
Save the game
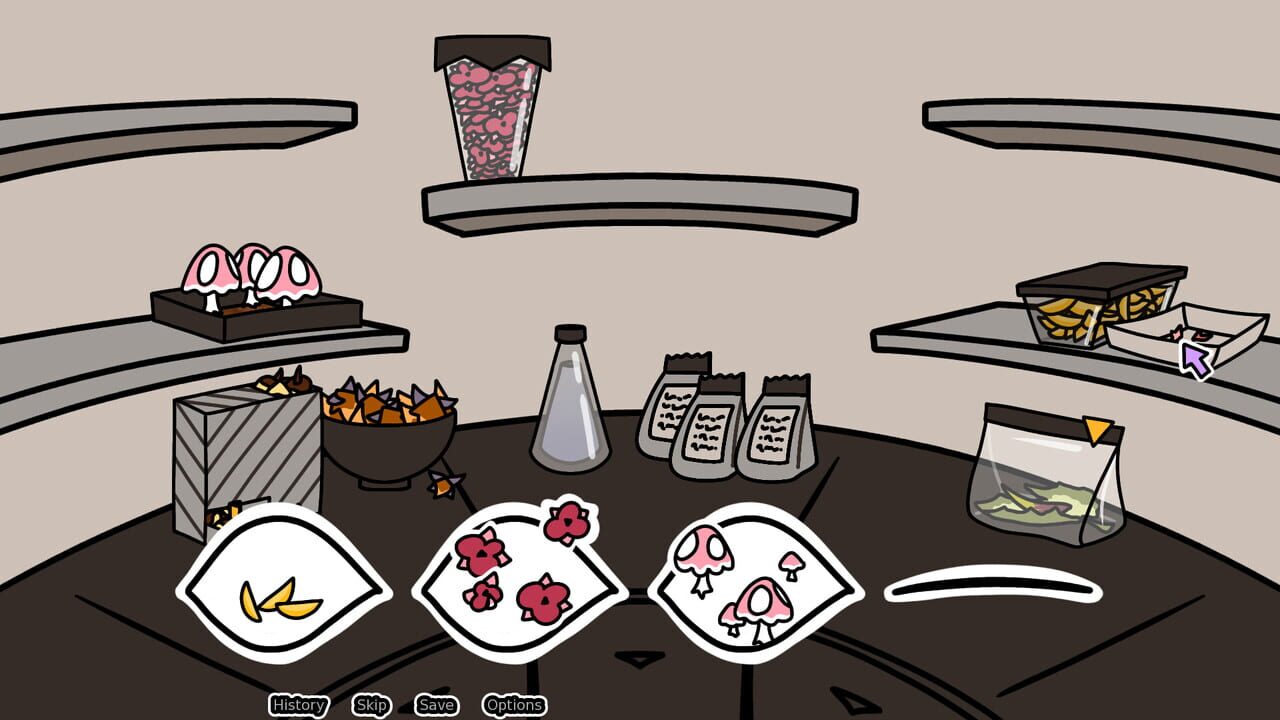(x=436, y=705)
